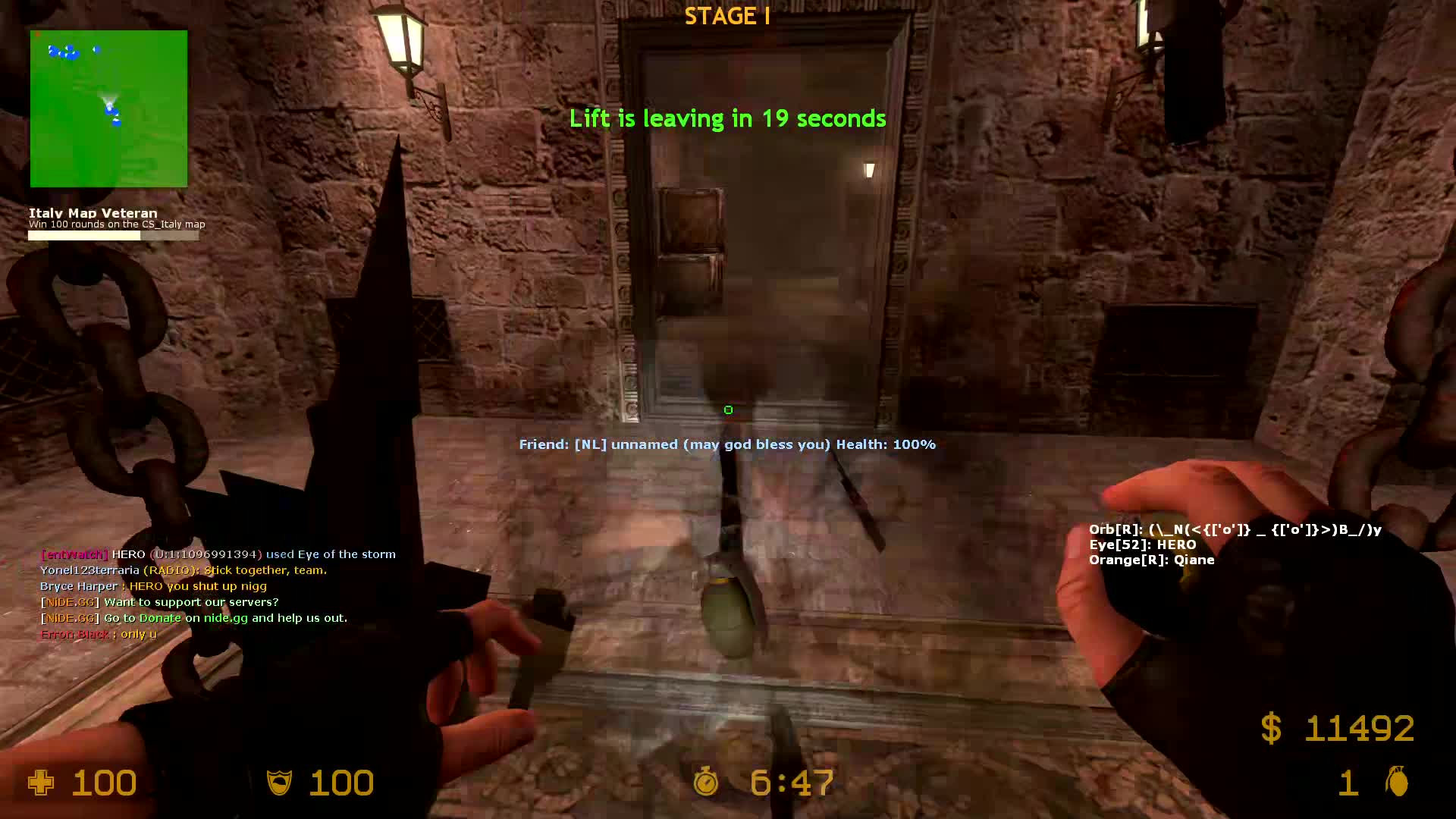The image size is (1456, 819).
Task: Click the Italy Map Veteran achievement title
Action: tap(92, 213)
